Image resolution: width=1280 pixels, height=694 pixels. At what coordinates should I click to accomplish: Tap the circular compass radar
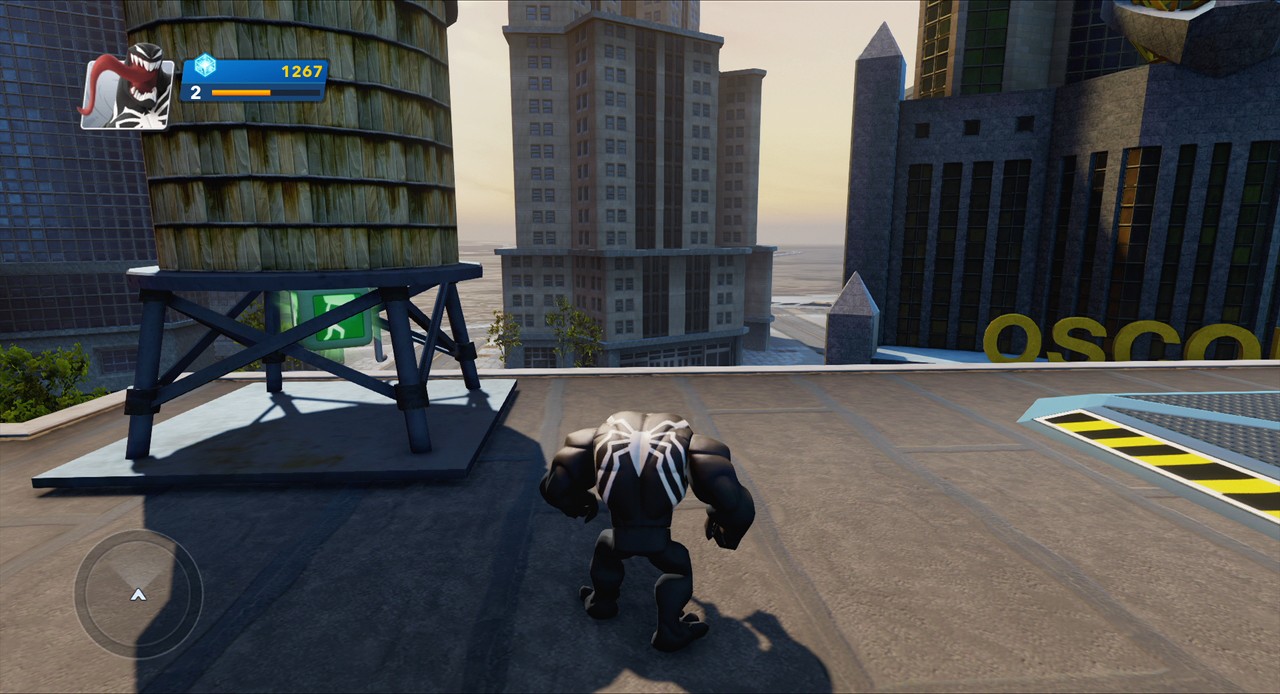(138, 594)
